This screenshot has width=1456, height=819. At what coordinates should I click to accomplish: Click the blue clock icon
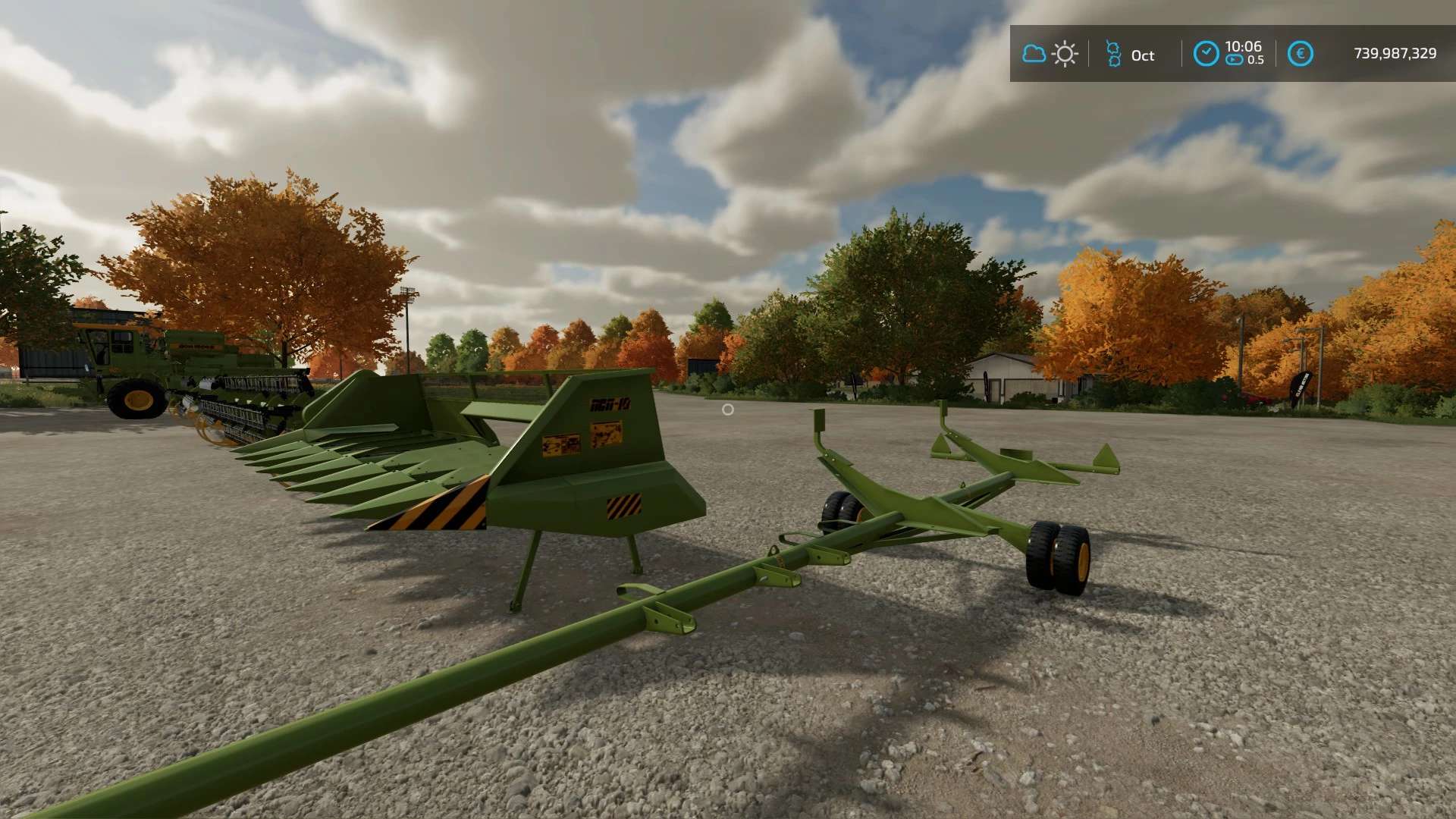(1206, 54)
